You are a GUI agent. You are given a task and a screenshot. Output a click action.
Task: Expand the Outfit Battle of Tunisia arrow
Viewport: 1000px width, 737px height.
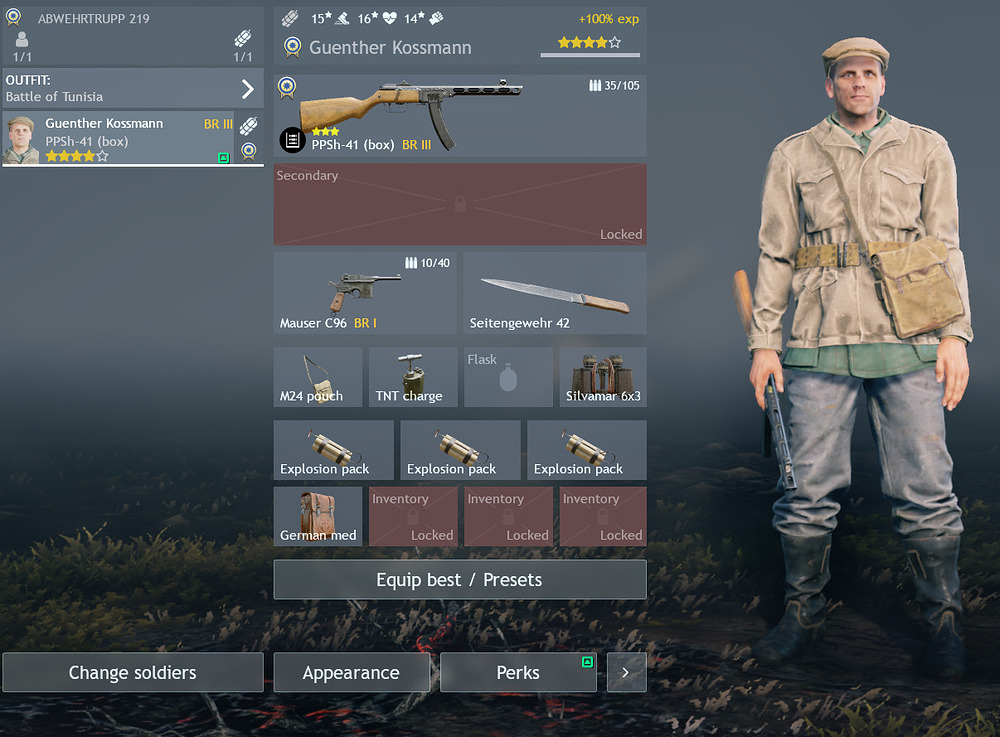(248, 89)
